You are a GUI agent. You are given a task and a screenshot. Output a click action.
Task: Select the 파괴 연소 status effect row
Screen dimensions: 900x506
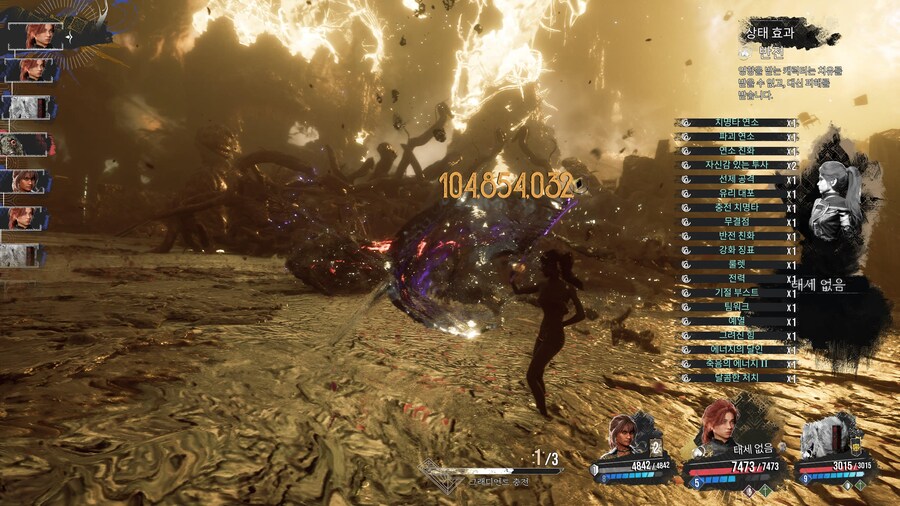pos(737,136)
